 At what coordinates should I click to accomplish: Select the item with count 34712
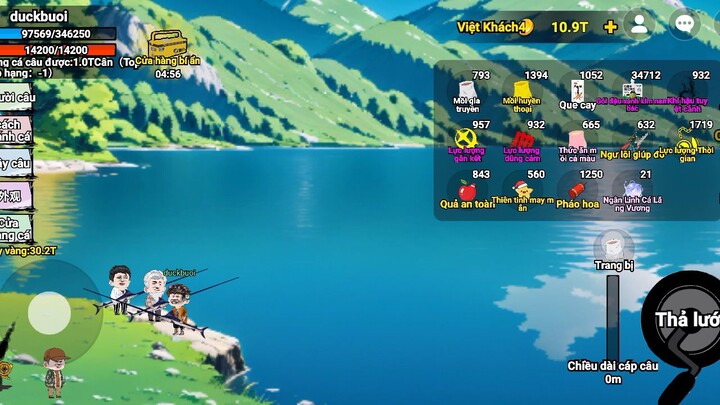tap(632, 90)
